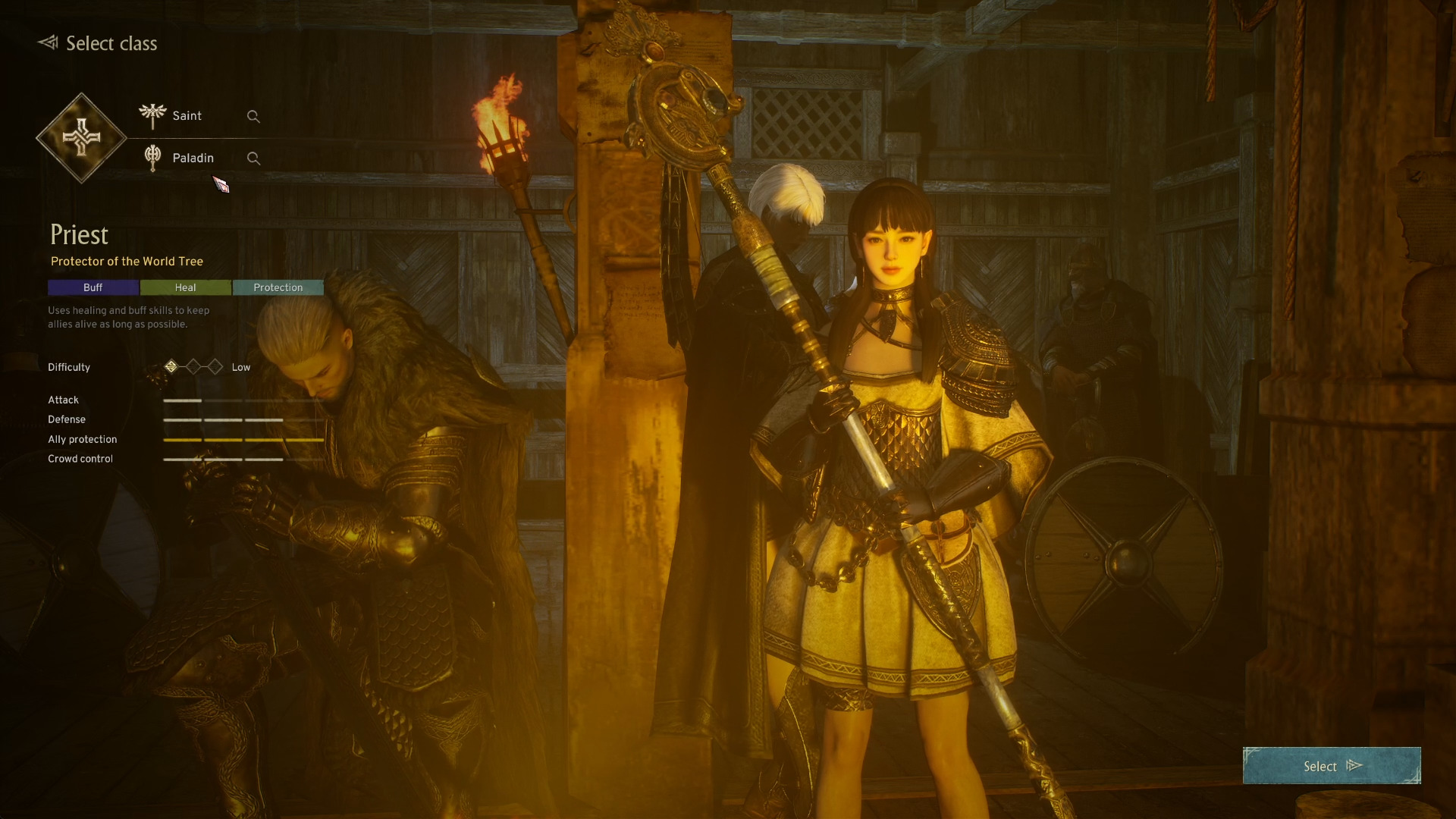Click the Buff role tag
This screenshot has height=819, width=1456.
coord(93,287)
